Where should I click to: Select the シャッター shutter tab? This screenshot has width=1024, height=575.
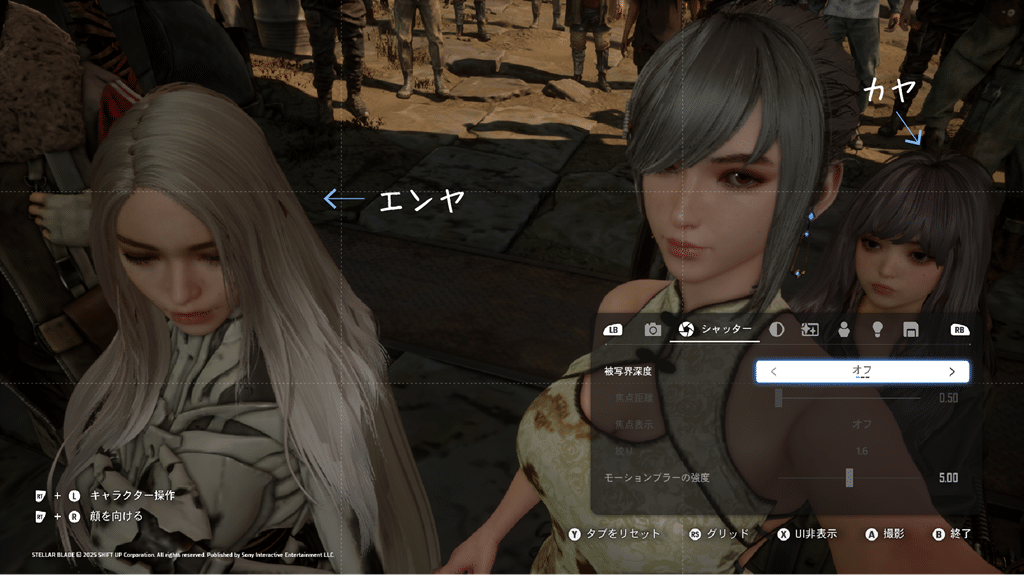pyautogui.click(x=716, y=329)
